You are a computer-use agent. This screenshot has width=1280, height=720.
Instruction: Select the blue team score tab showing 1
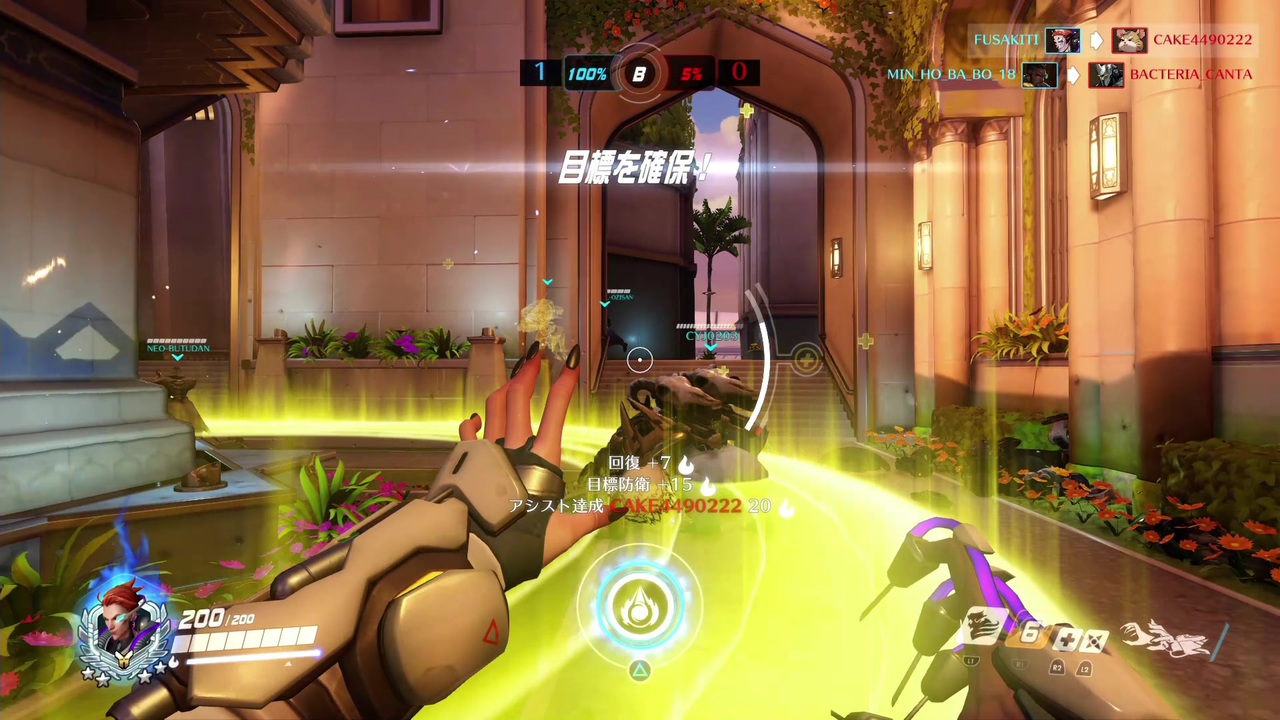(539, 72)
